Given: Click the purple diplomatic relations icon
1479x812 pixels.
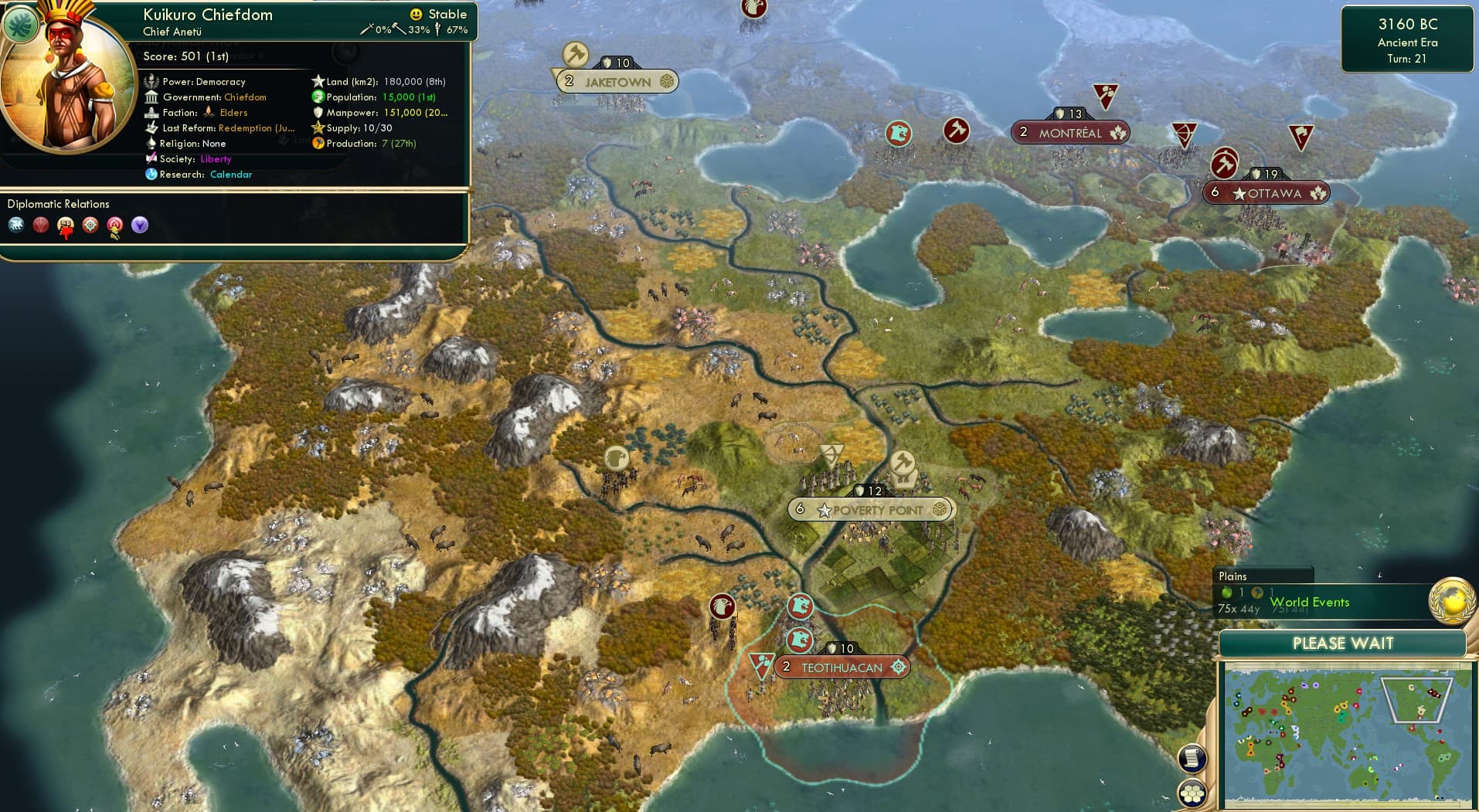Looking at the screenshot, I should pos(141,226).
